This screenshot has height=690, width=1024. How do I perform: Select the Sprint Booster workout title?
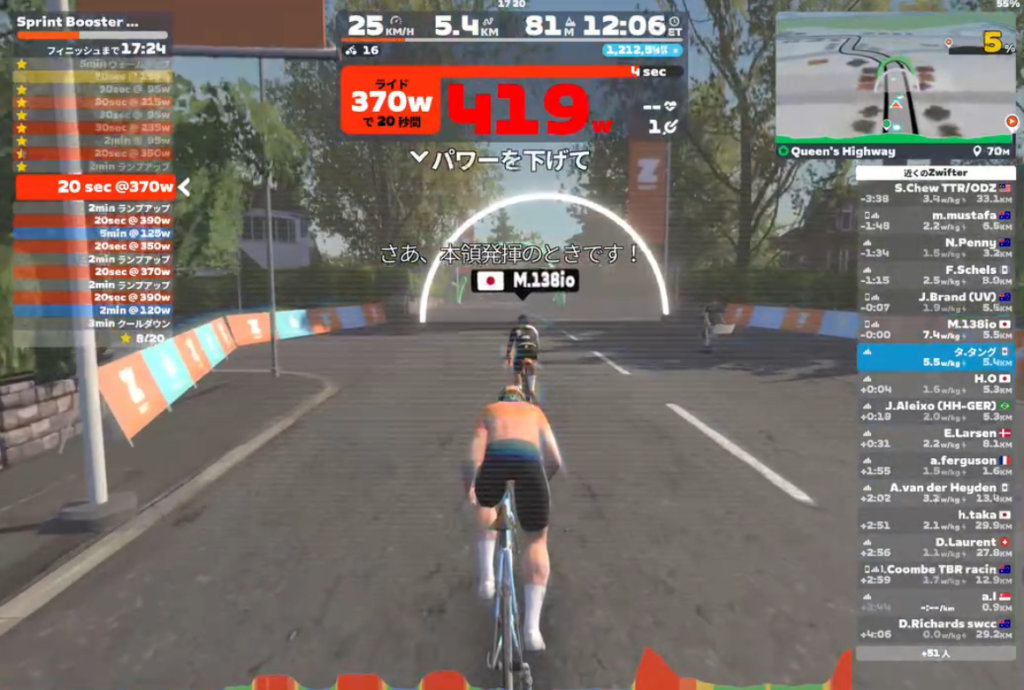point(78,21)
